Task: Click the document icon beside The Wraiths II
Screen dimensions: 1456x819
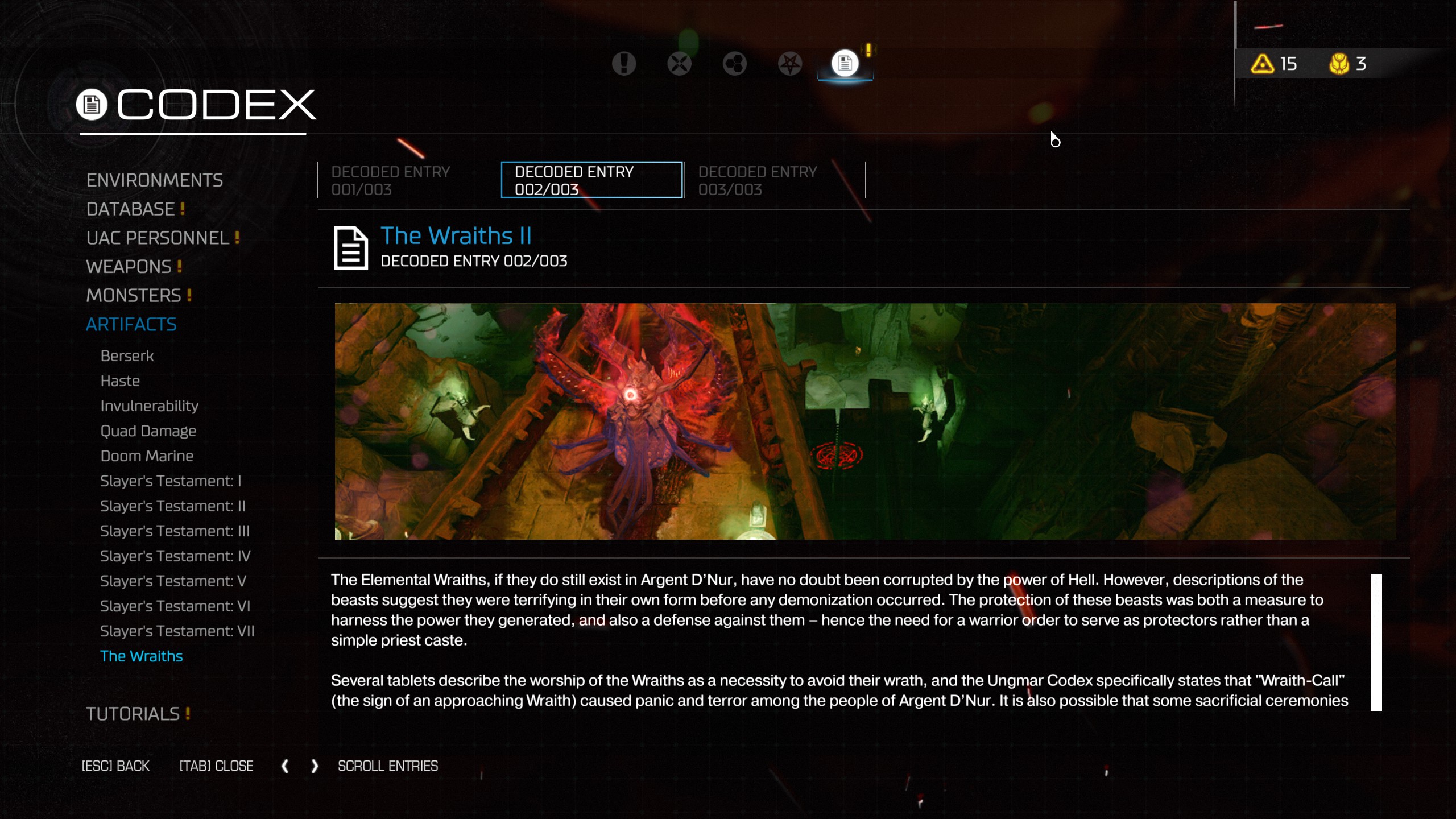Action: point(350,248)
